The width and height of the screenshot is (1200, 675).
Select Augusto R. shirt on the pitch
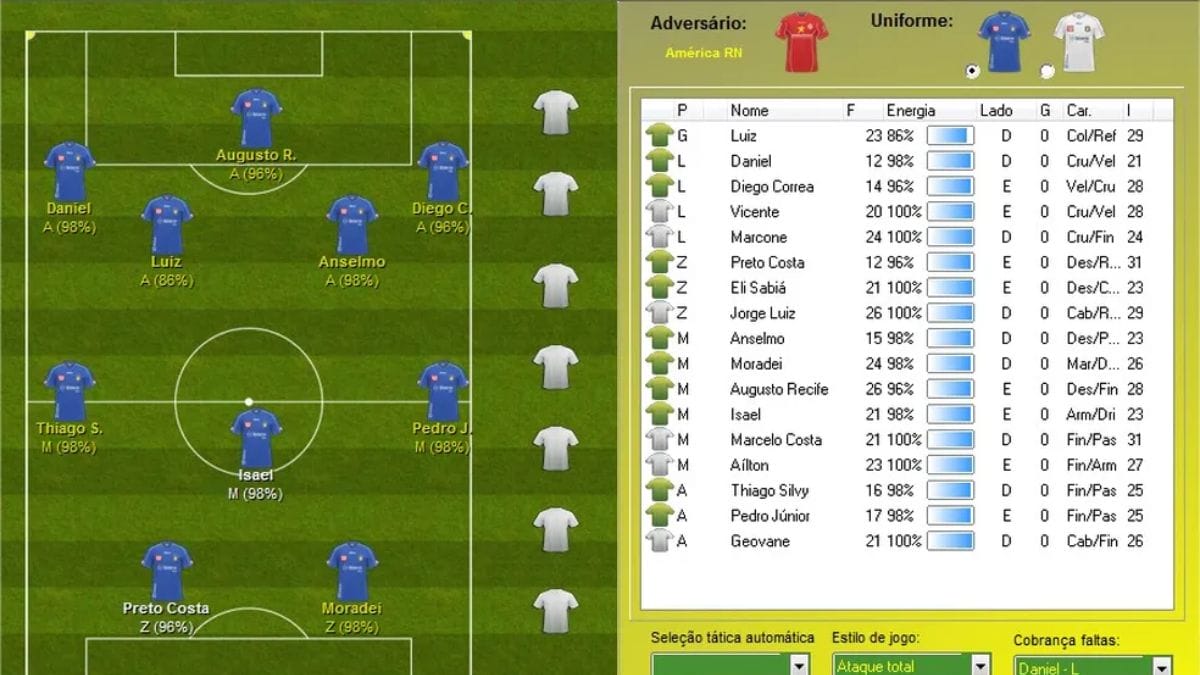coord(256,117)
